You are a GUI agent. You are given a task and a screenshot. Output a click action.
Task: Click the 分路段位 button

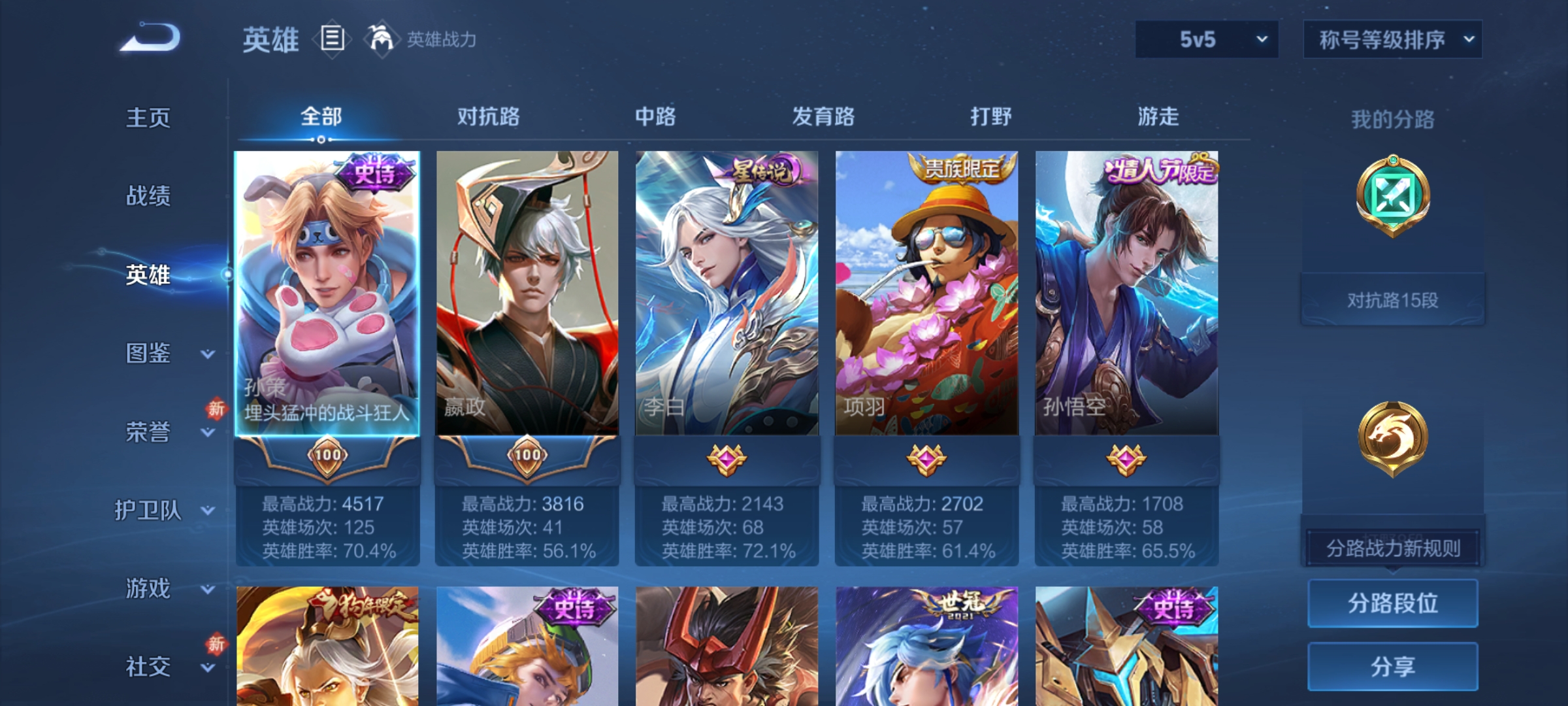(x=1394, y=603)
